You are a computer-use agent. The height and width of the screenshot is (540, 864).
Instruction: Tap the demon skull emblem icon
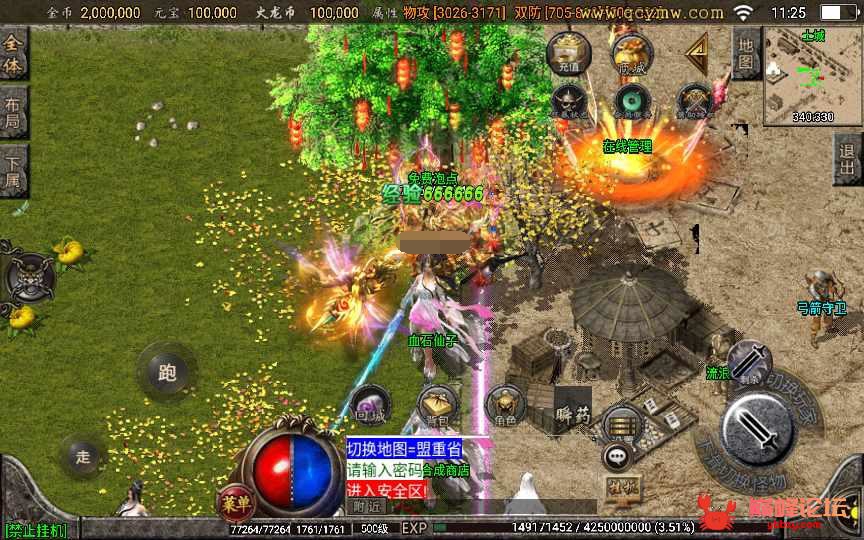30,277
